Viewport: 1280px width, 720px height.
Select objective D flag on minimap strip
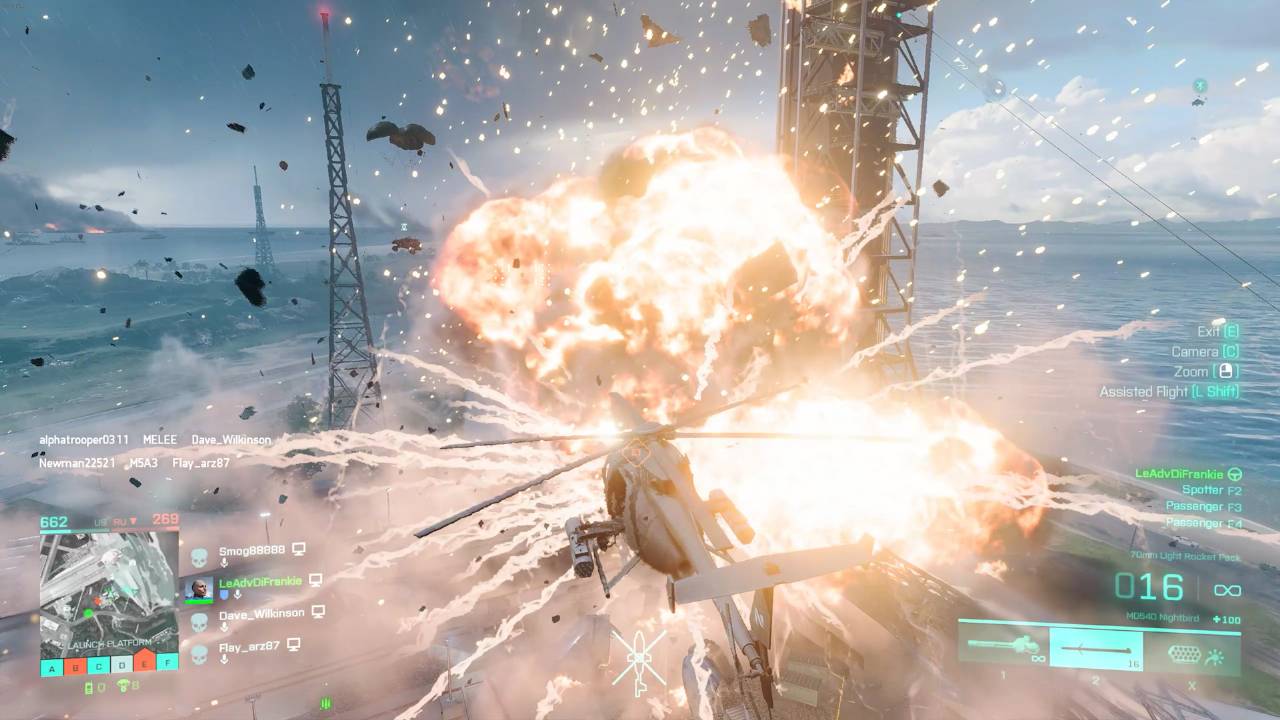click(121, 665)
